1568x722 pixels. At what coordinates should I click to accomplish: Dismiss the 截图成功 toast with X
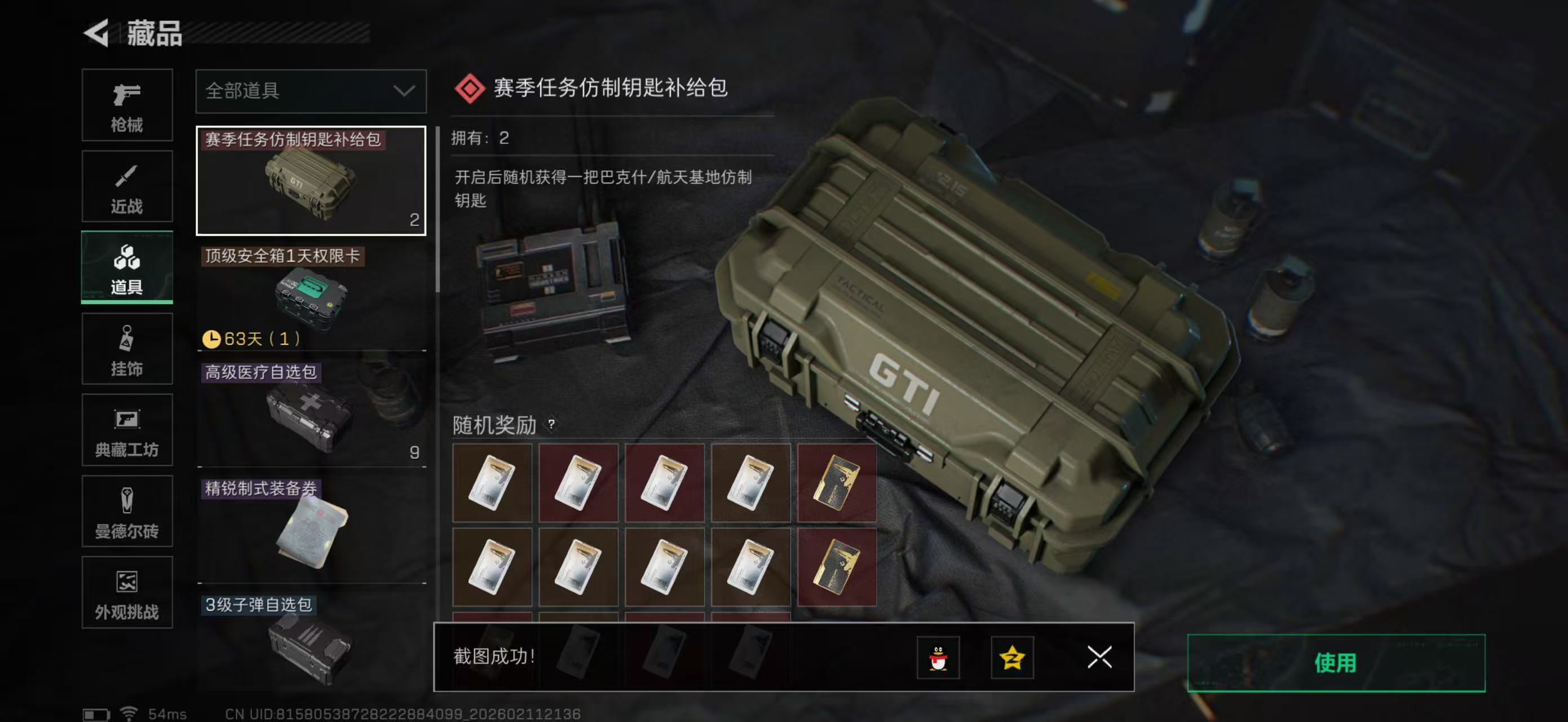(x=1099, y=658)
